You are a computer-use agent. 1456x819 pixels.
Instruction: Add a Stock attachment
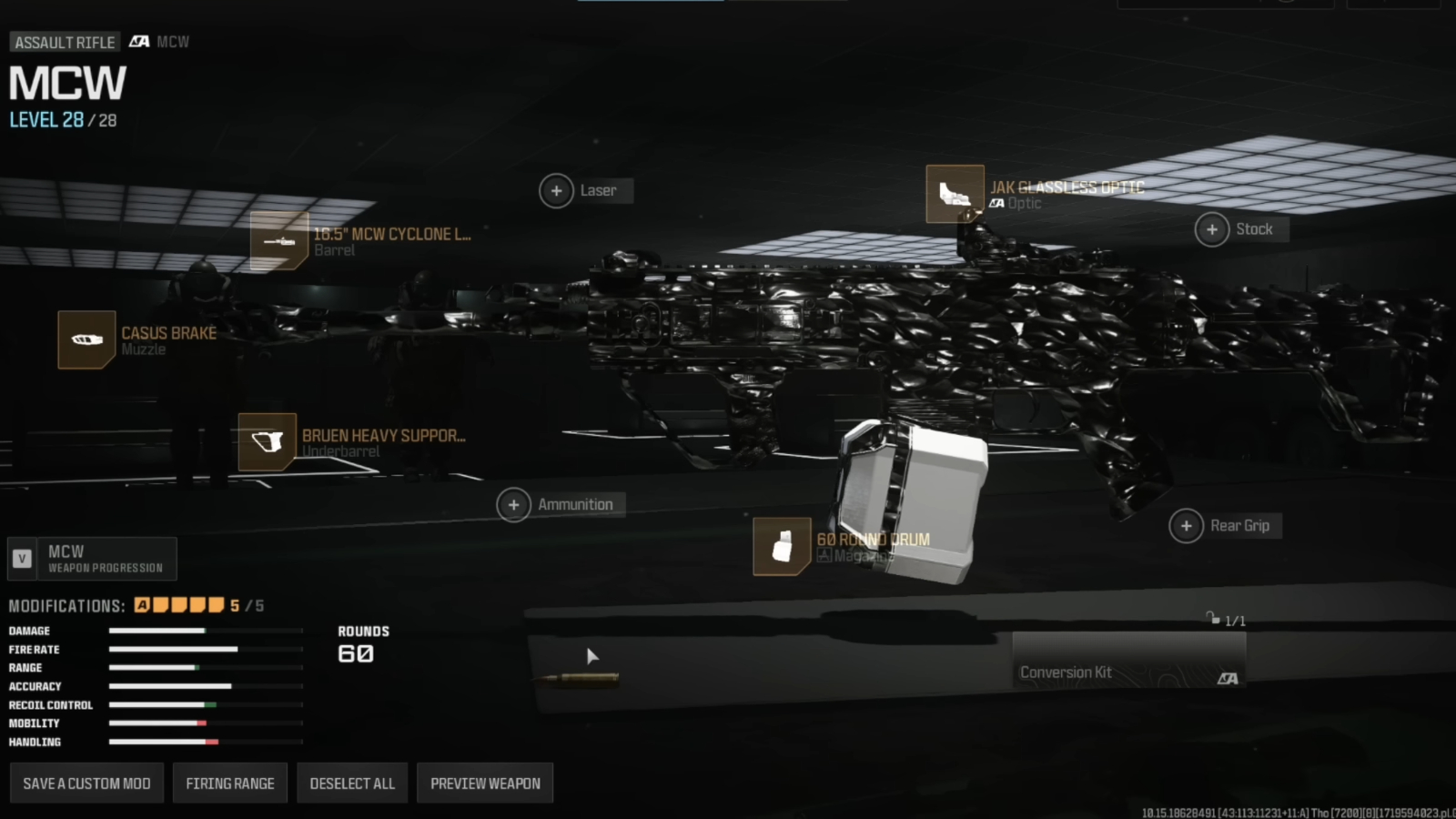(1212, 229)
